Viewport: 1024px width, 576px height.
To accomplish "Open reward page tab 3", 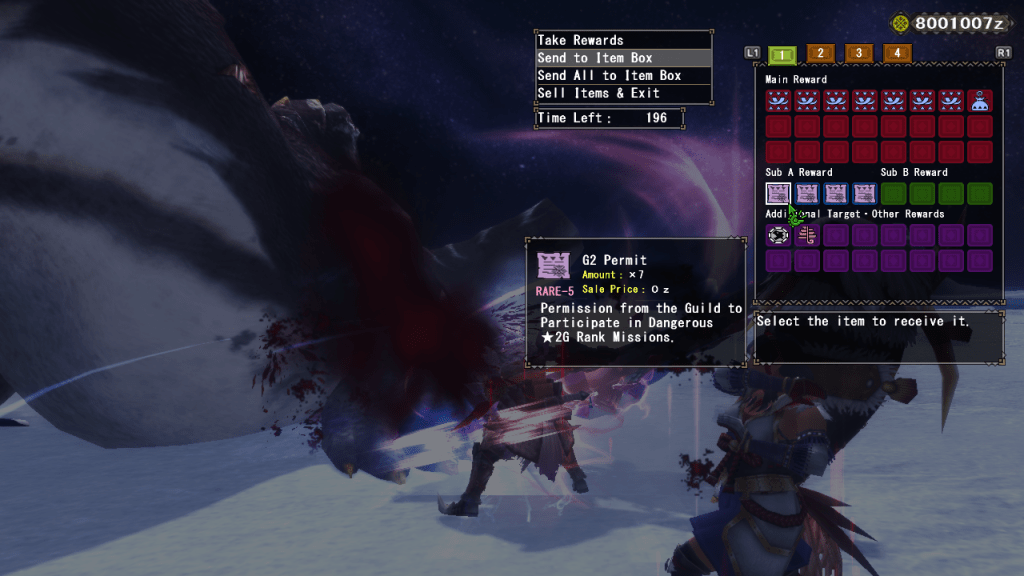I will coord(858,53).
